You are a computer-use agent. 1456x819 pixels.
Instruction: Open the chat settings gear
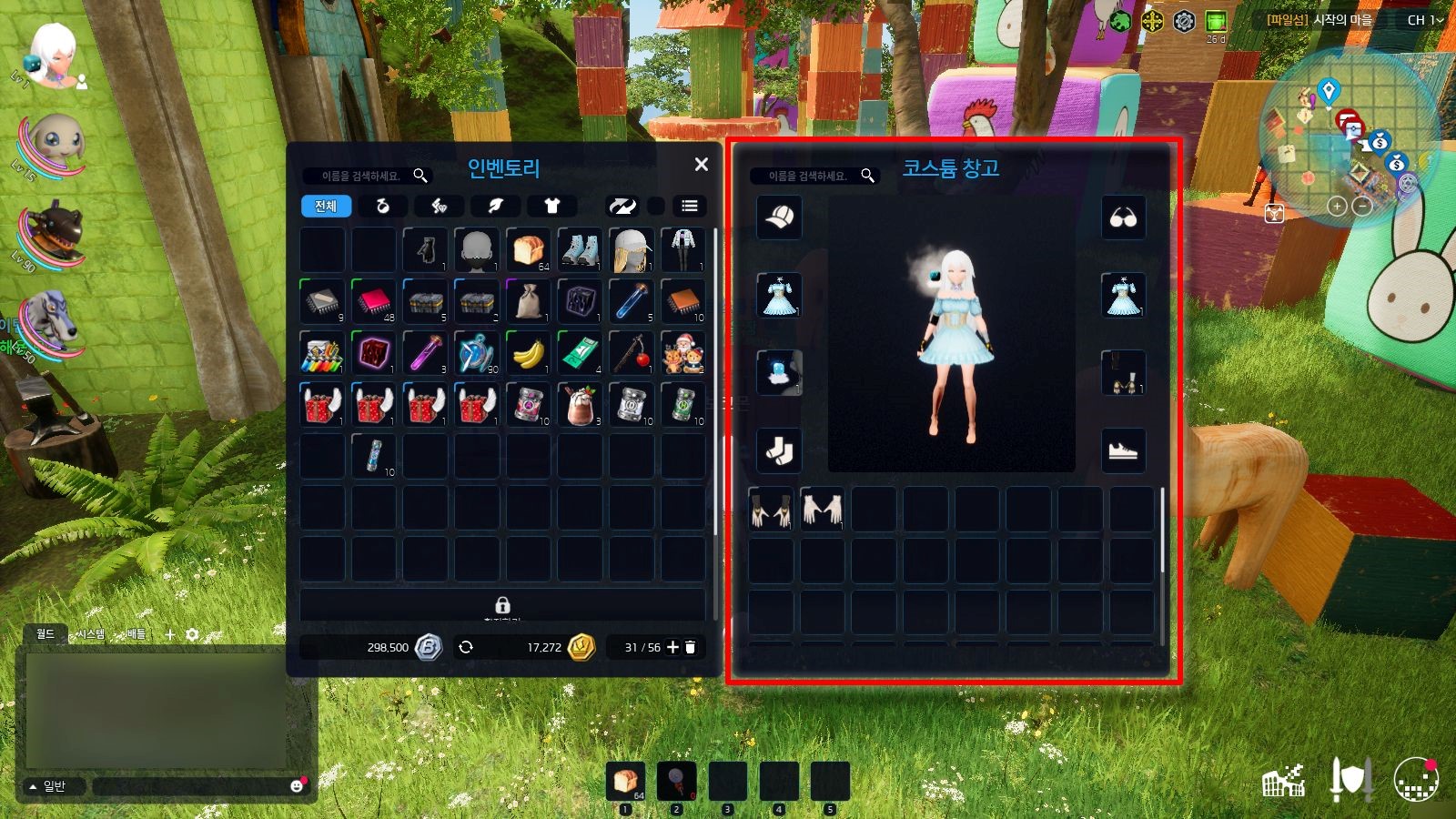(192, 634)
